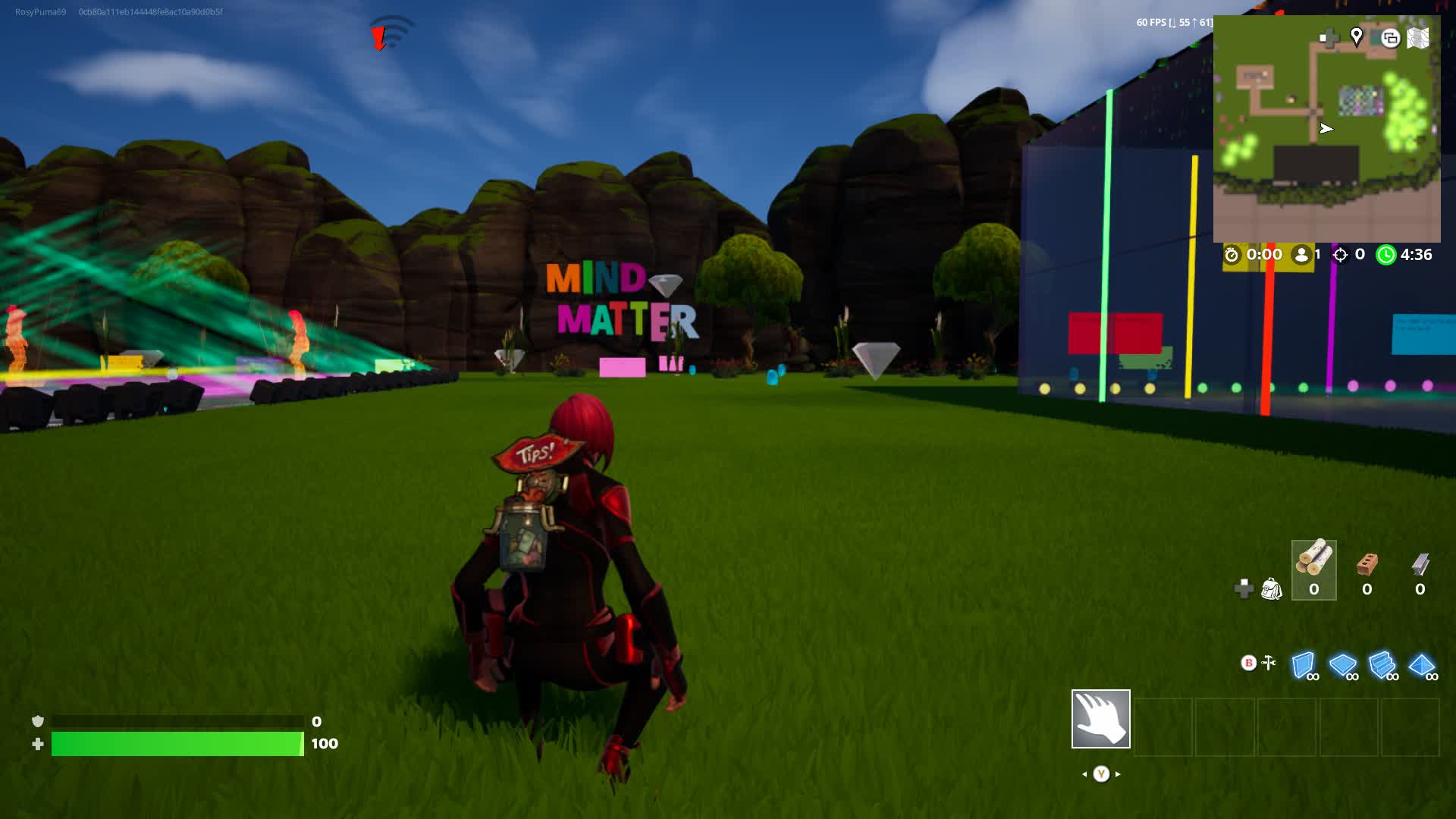Open the folded full map icon
Viewport: 1456px width, 819px height.
(x=1418, y=38)
